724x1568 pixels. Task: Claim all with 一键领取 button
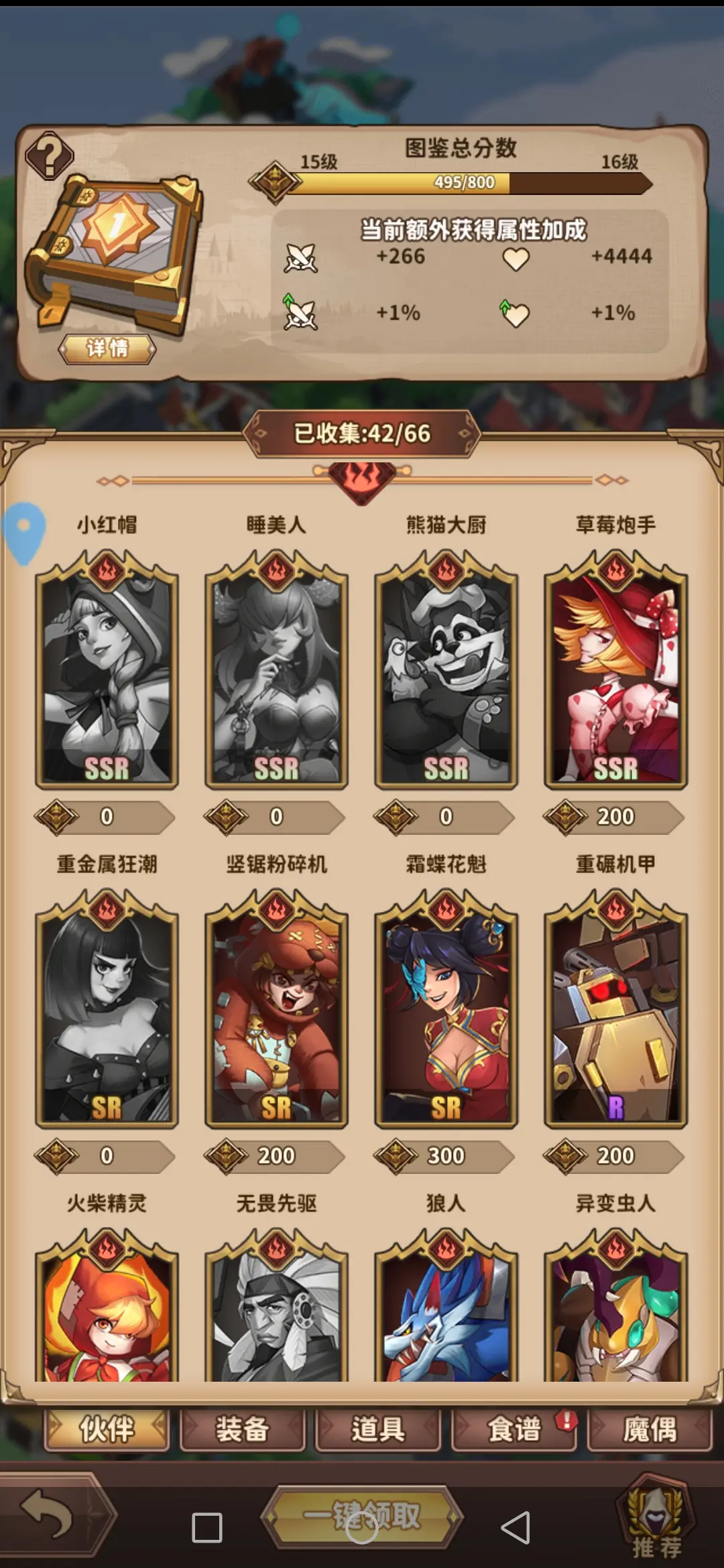[x=362, y=1516]
